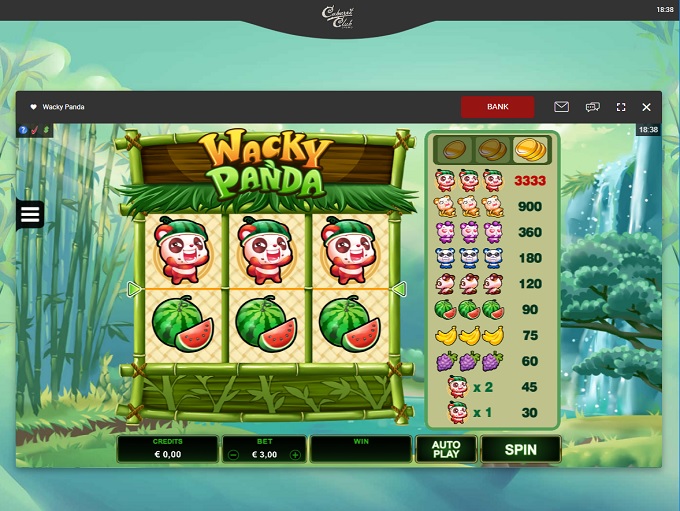Image resolution: width=680 pixels, height=511 pixels.
Task: Open the BANK cashier
Action: (x=498, y=106)
